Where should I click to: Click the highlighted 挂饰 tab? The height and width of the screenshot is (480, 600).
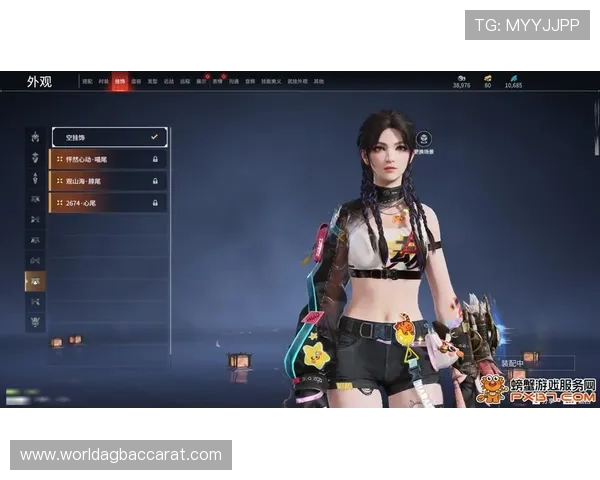point(120,81)
